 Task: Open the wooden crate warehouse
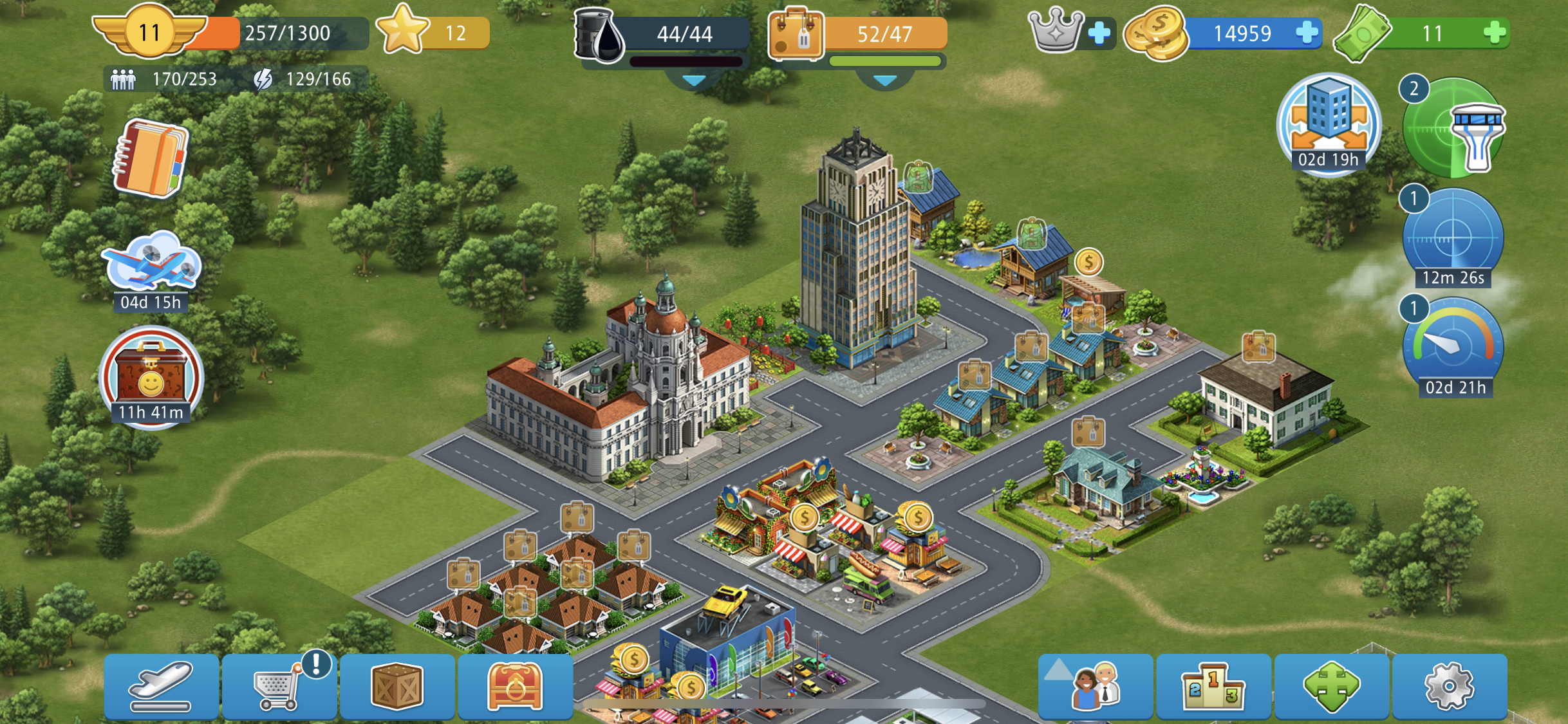click(x=397, y=687)
